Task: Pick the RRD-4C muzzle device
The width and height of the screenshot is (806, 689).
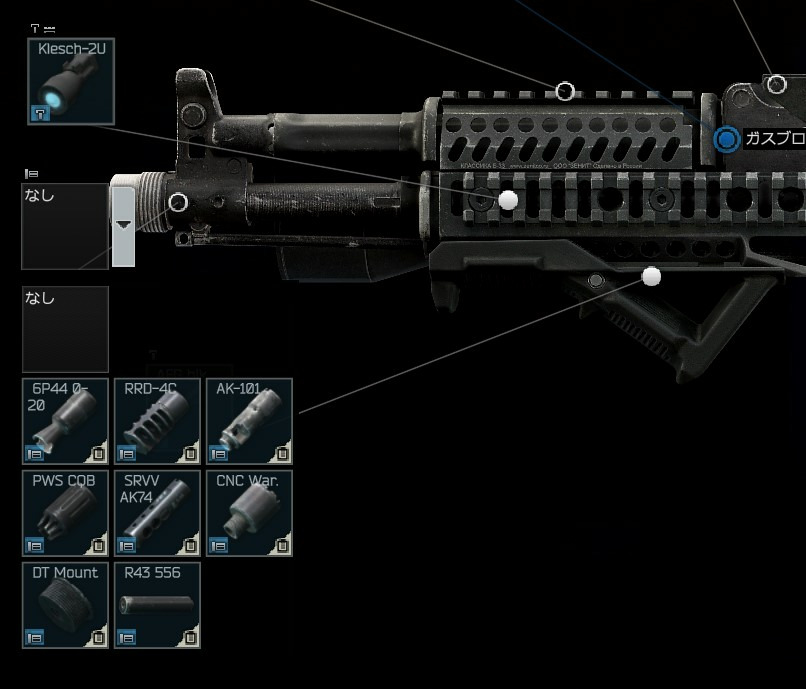Action: tap(157, 421)
